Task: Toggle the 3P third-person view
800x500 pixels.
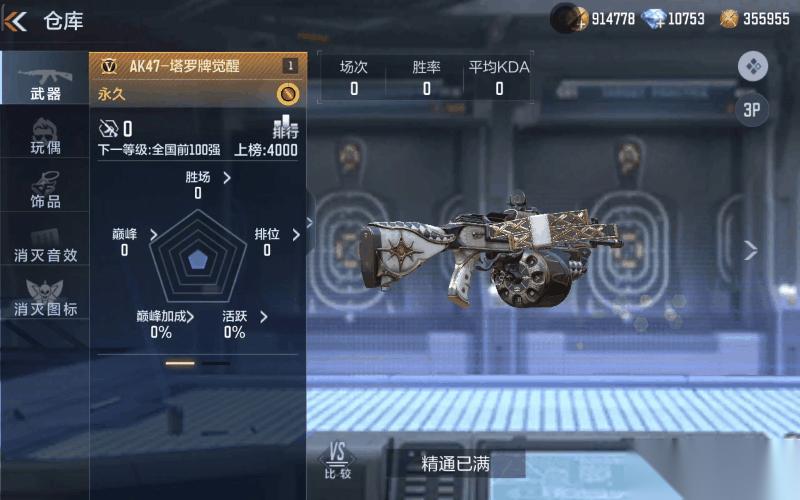Action: (752, 110)
